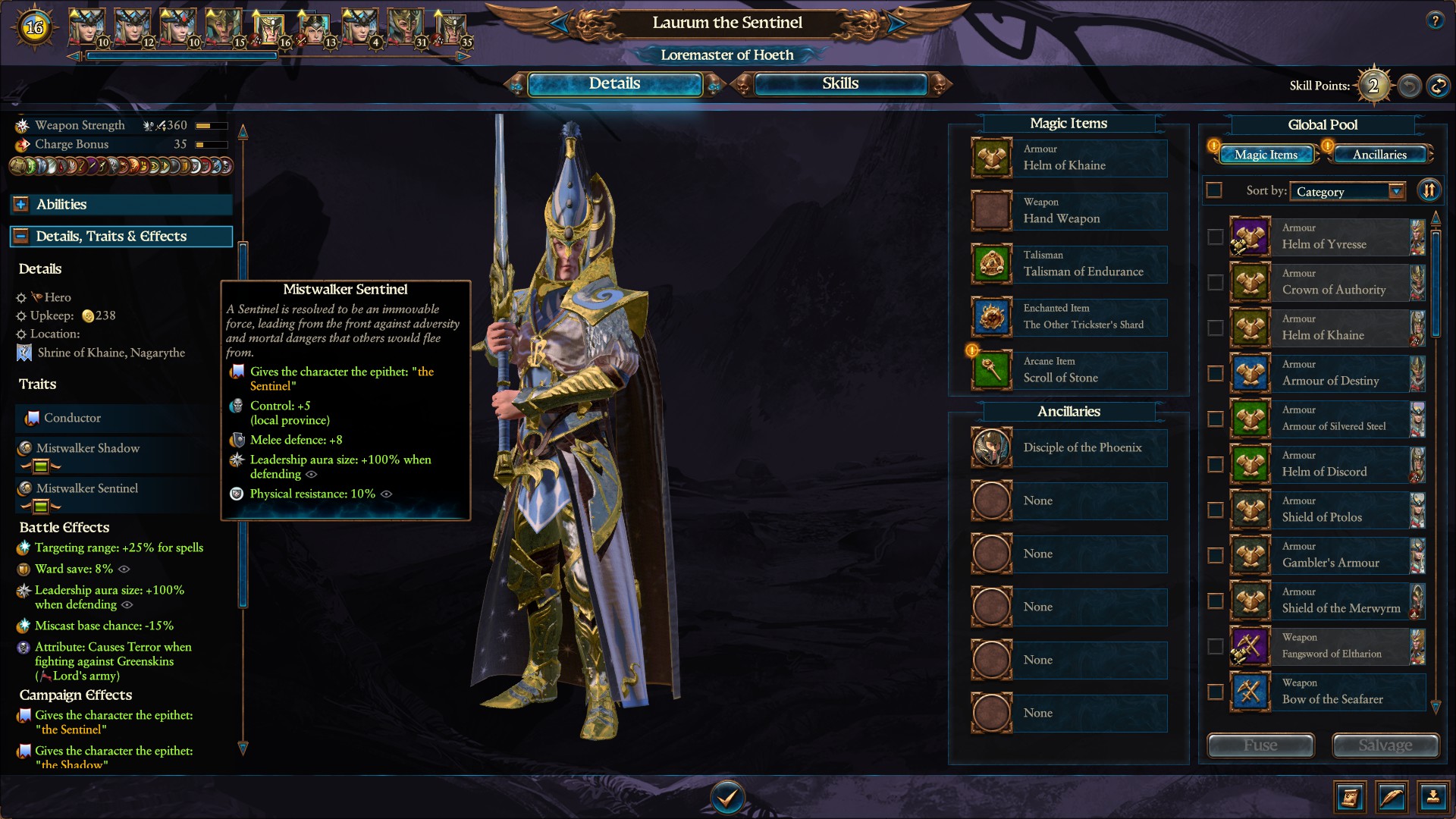Open the Sort by Category dropdown
This screenshot has width=1456, height=819.
[1347, 191]
